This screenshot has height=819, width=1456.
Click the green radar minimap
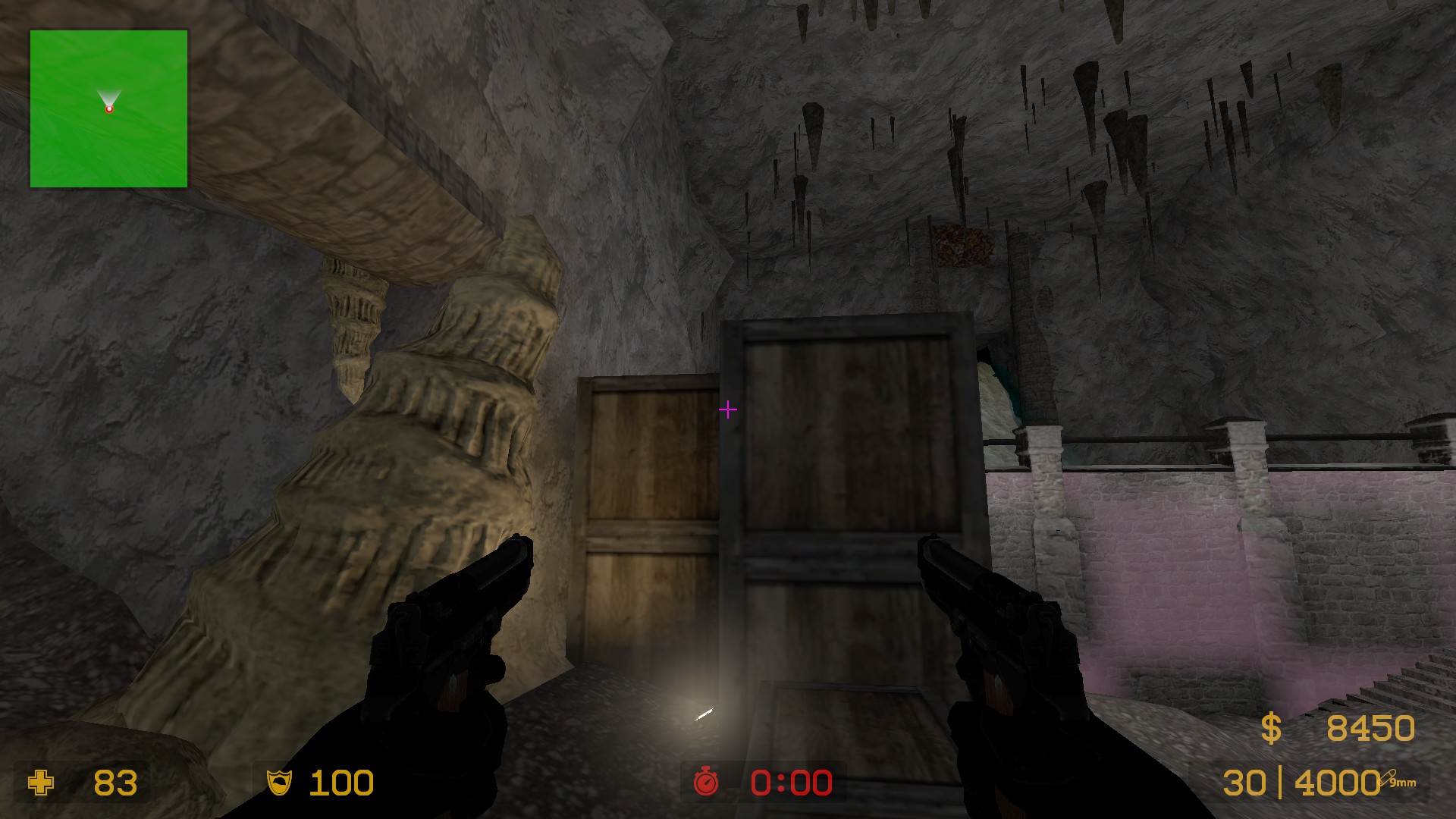108,108
